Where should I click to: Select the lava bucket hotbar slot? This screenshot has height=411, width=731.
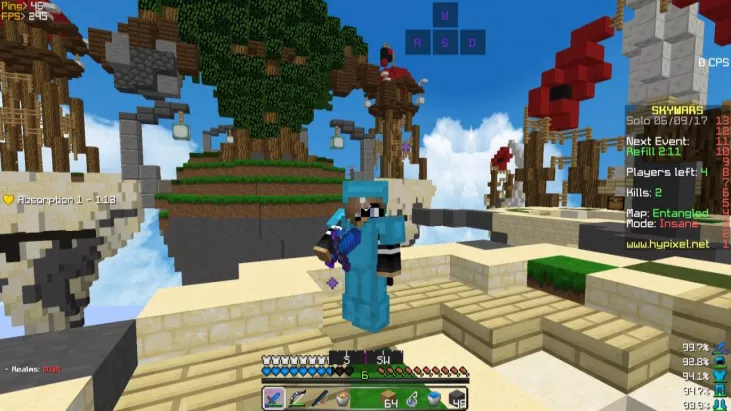(343, 398)
